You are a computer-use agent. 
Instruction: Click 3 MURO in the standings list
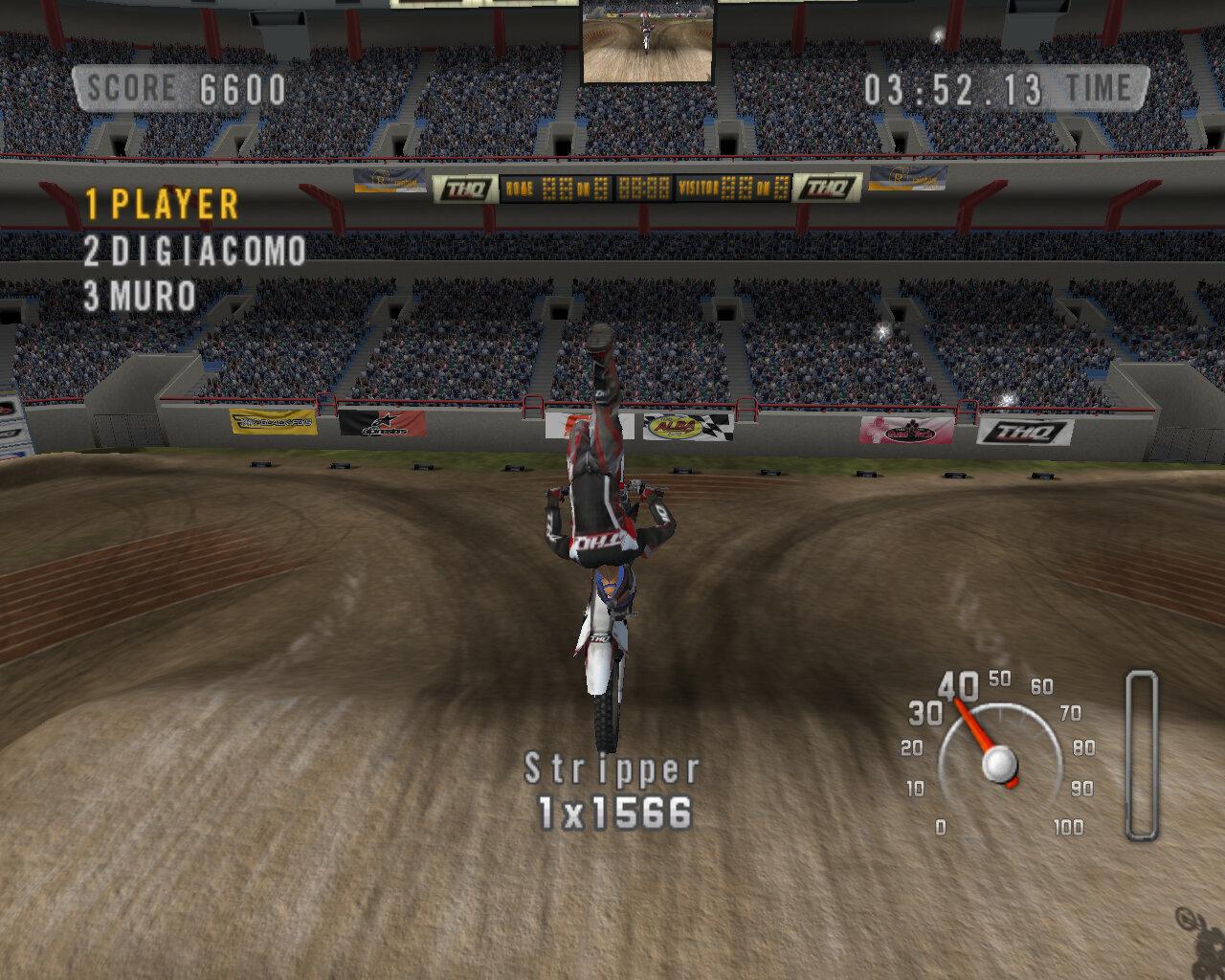tap(141, 297)
